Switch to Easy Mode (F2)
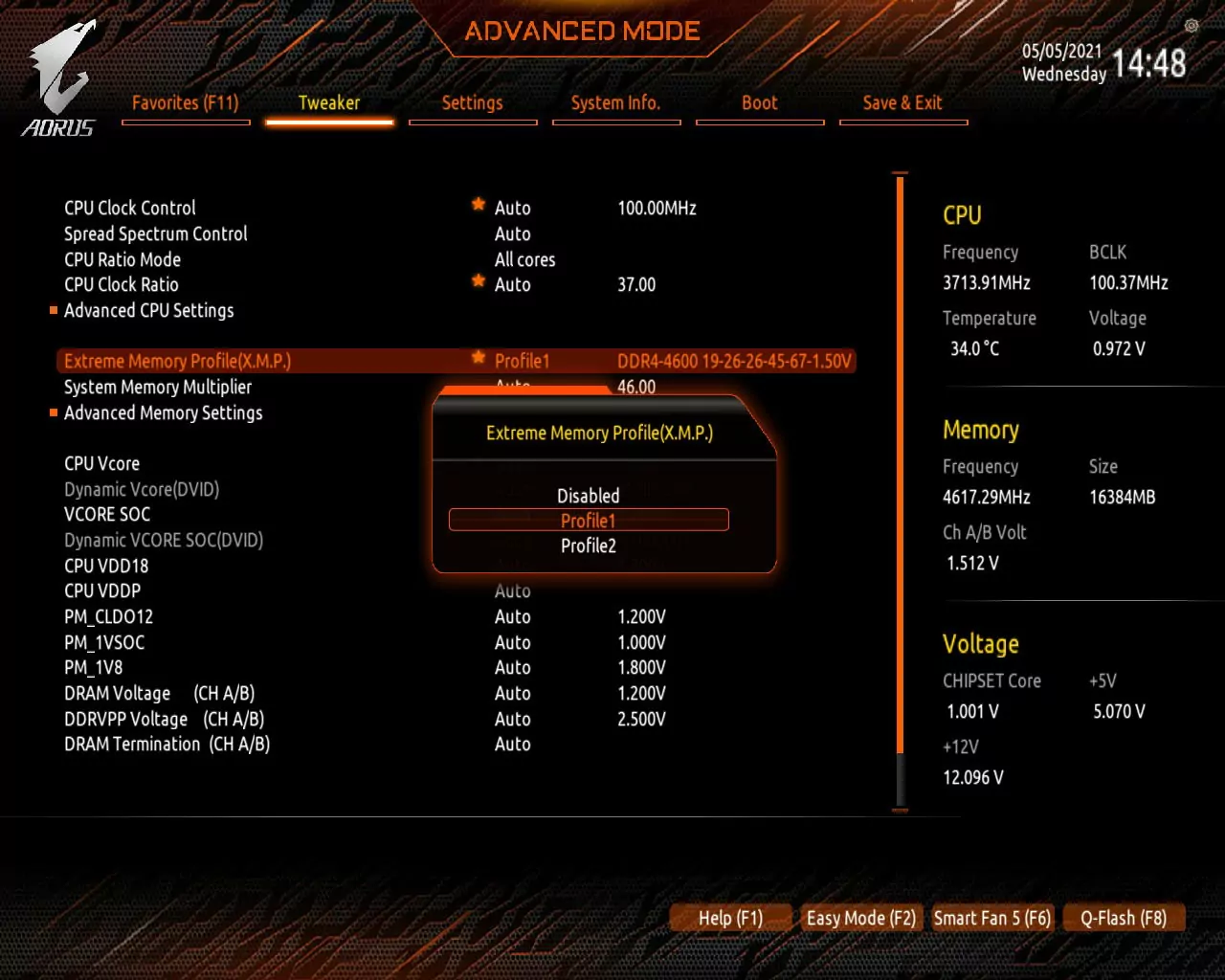Viewport: 1225px width, 980px height. [860, 918]
